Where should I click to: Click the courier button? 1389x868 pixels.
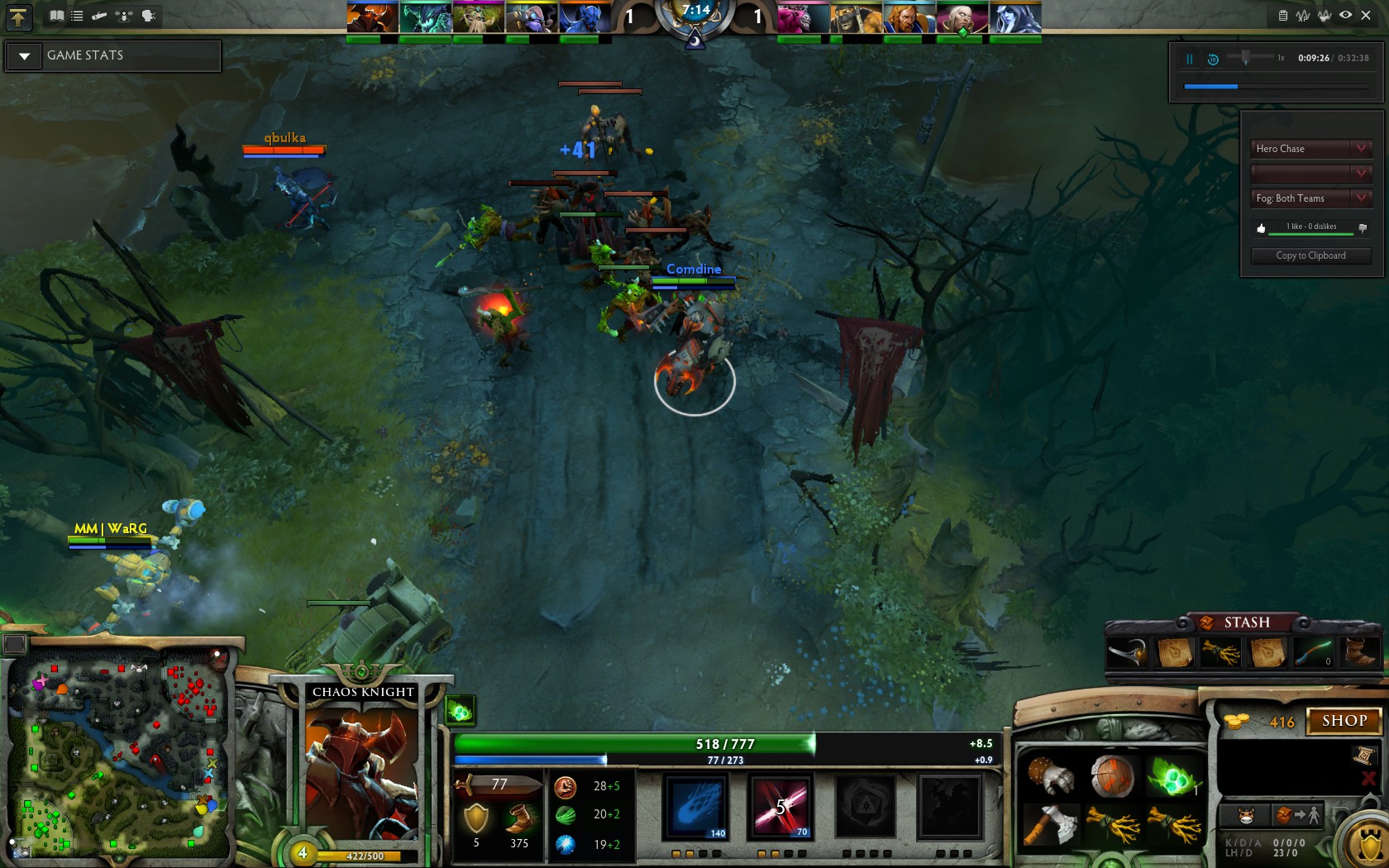coord(1246,816)
